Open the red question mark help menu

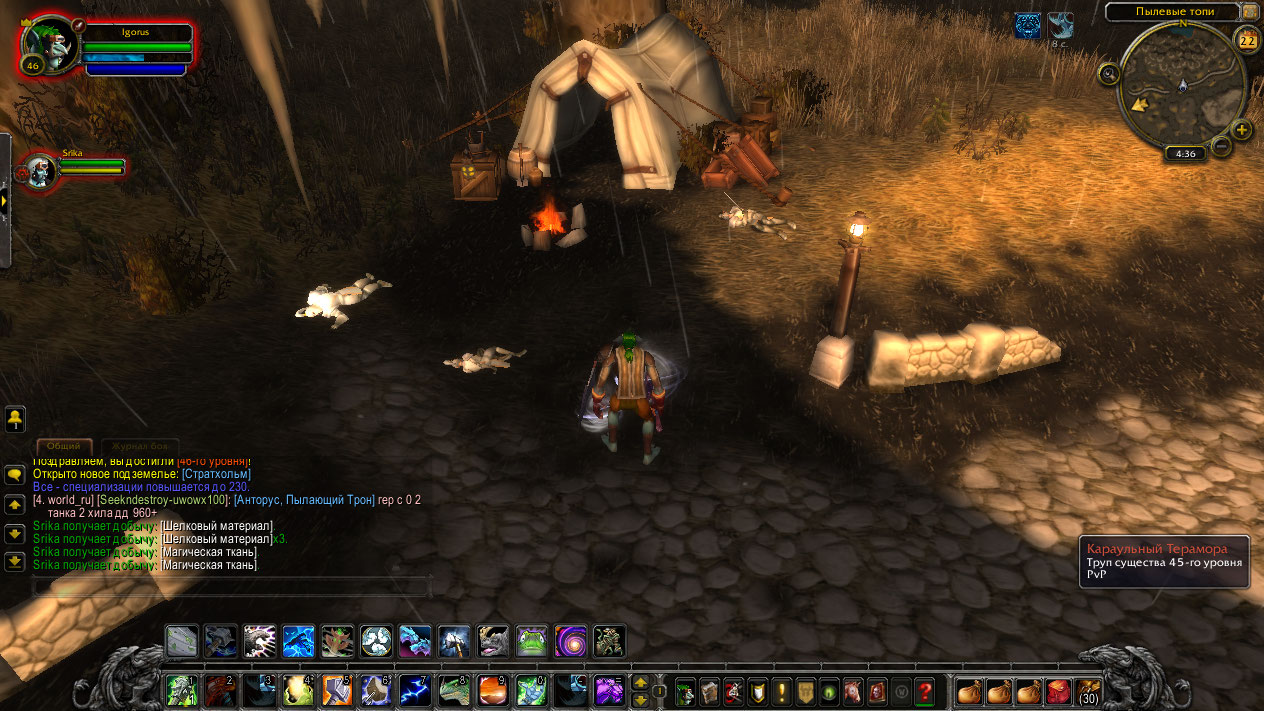click(x=925, y=690)
